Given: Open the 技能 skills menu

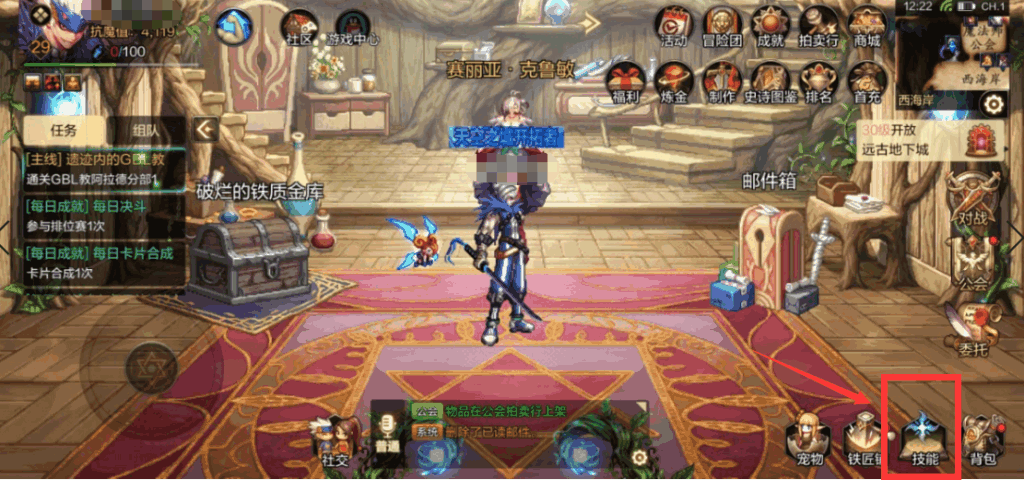Looking at the screenshot, I should pos(921,438).
